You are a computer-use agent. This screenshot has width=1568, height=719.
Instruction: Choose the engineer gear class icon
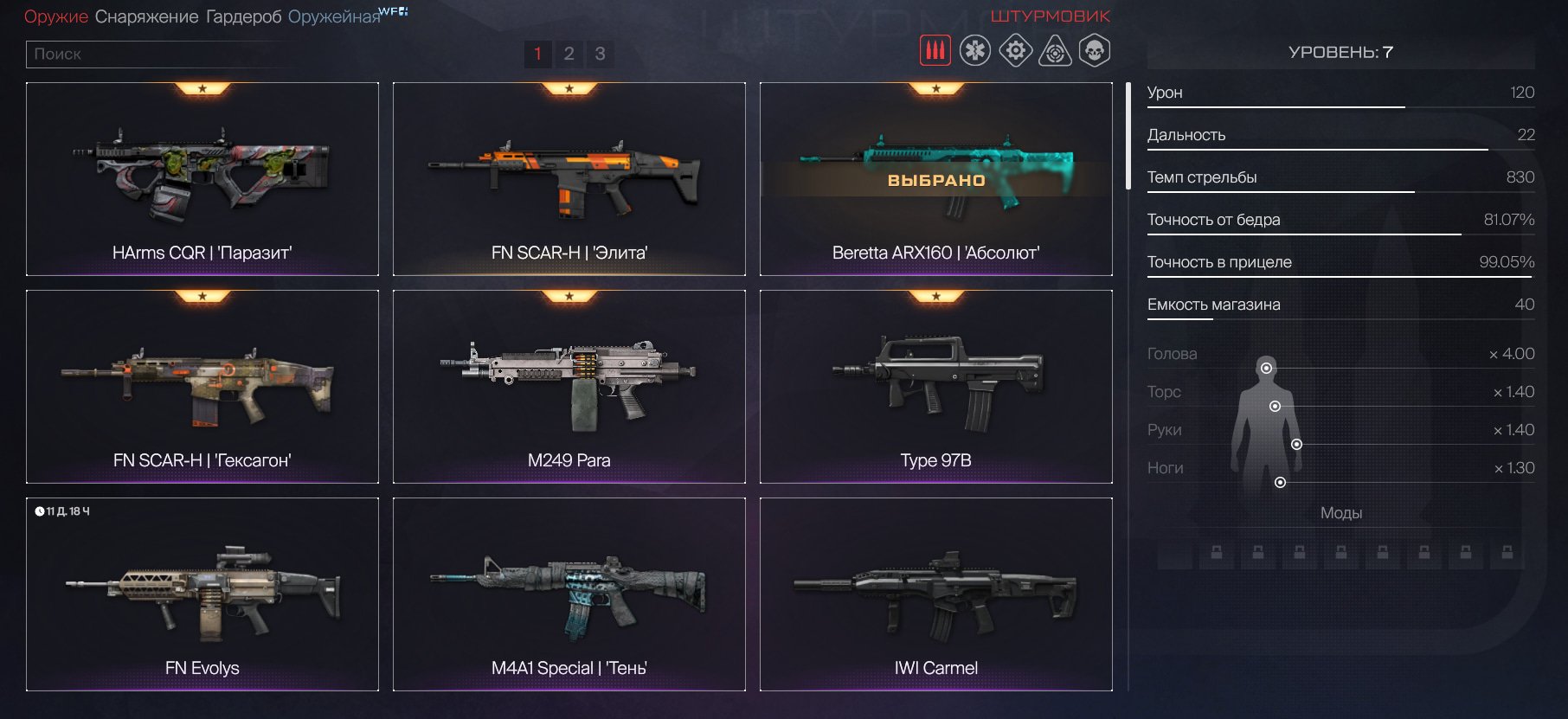tap(1015, 51)
